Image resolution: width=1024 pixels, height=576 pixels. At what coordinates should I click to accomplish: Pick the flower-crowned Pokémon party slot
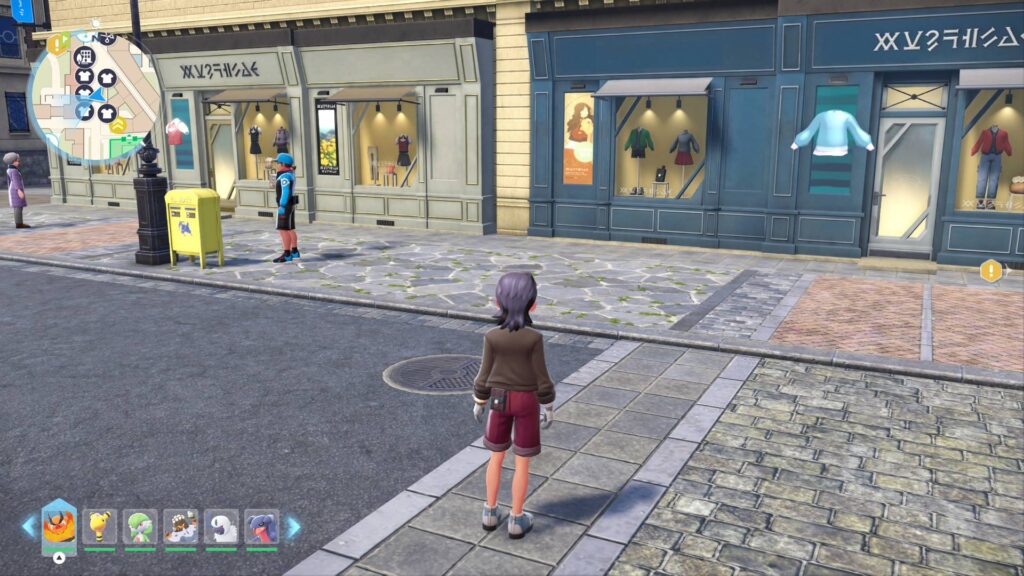181,526
